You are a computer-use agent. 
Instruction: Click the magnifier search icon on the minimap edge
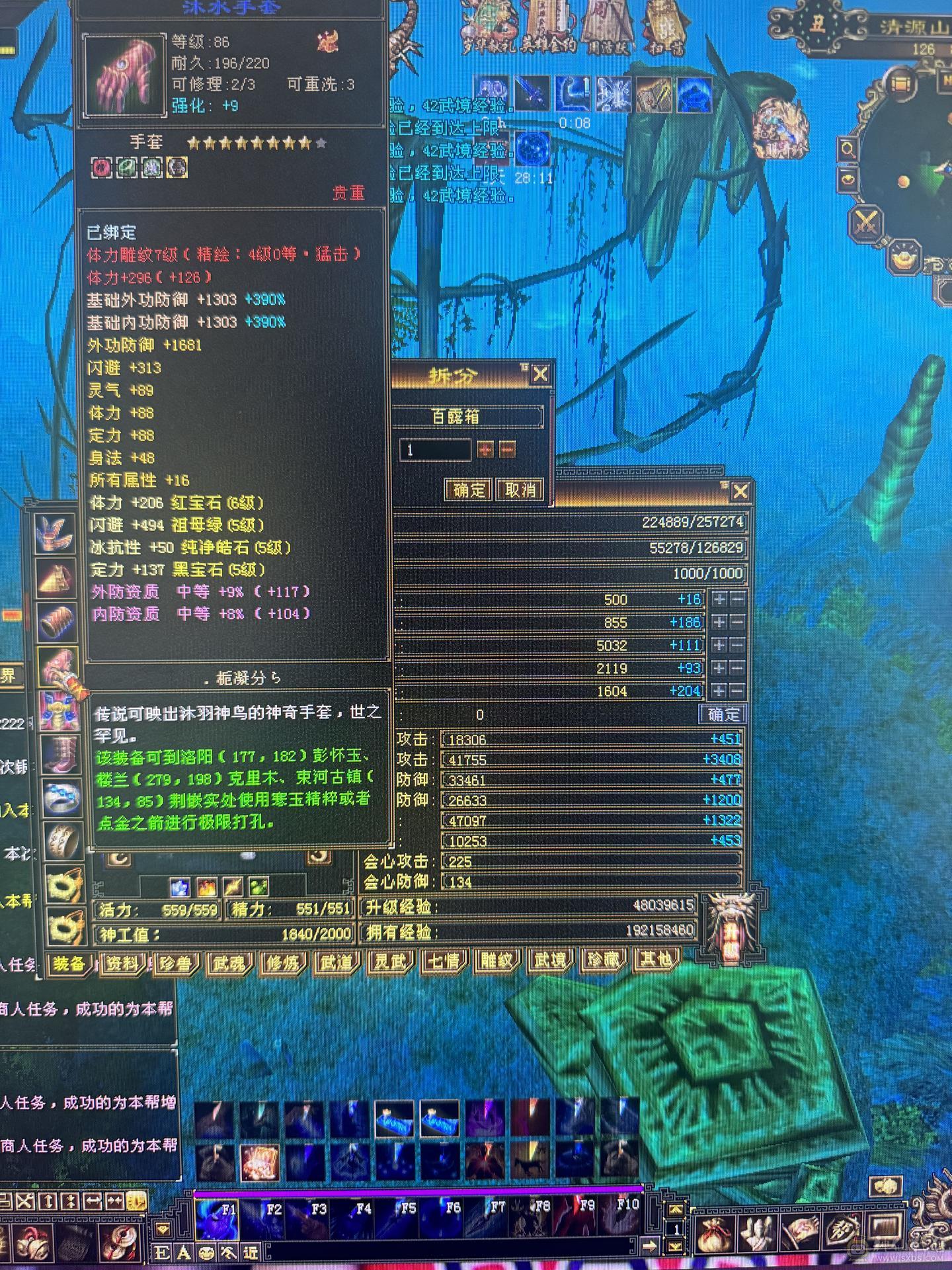tap(848, 149)
